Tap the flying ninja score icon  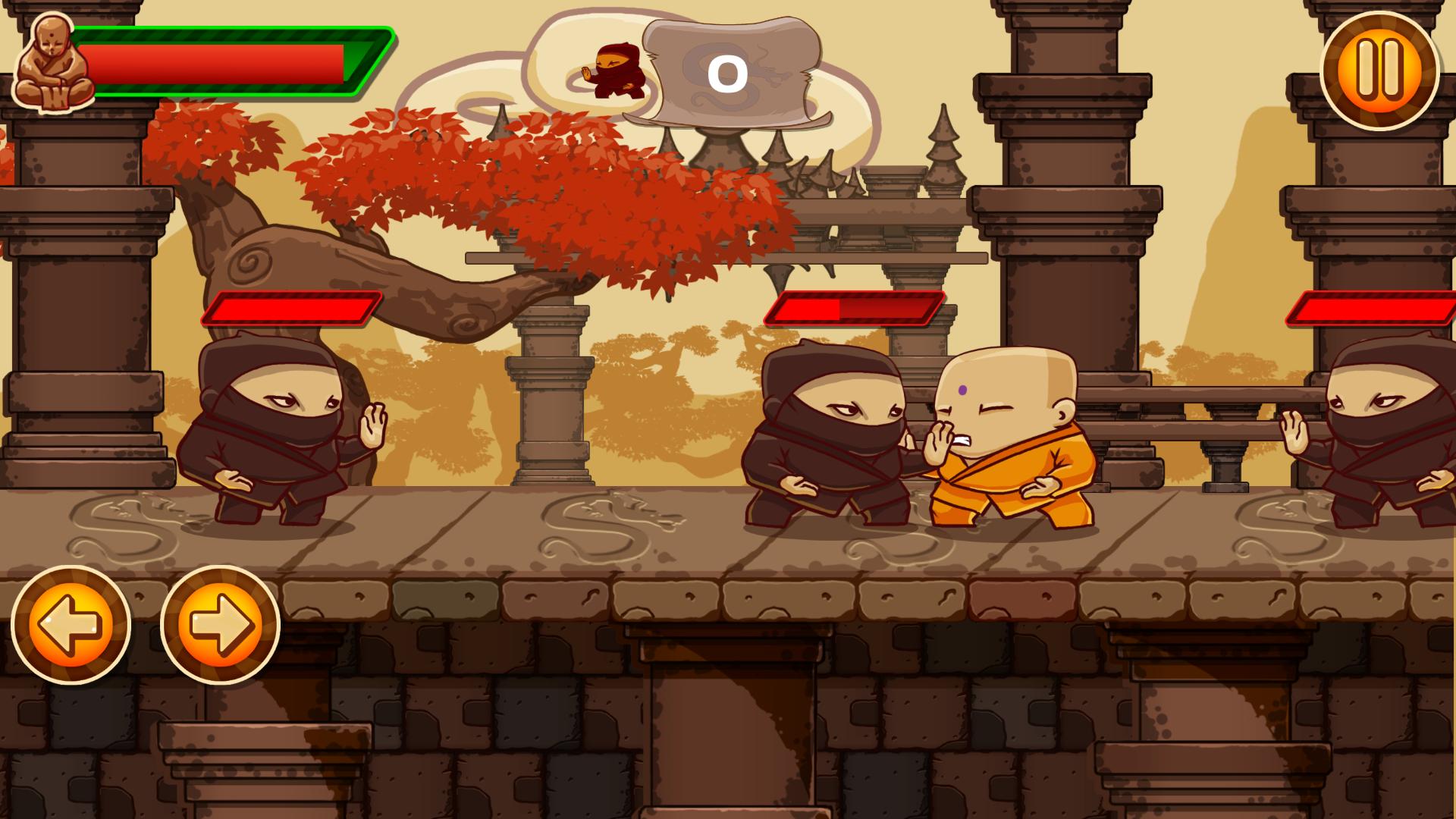click(x=618, y=72)
